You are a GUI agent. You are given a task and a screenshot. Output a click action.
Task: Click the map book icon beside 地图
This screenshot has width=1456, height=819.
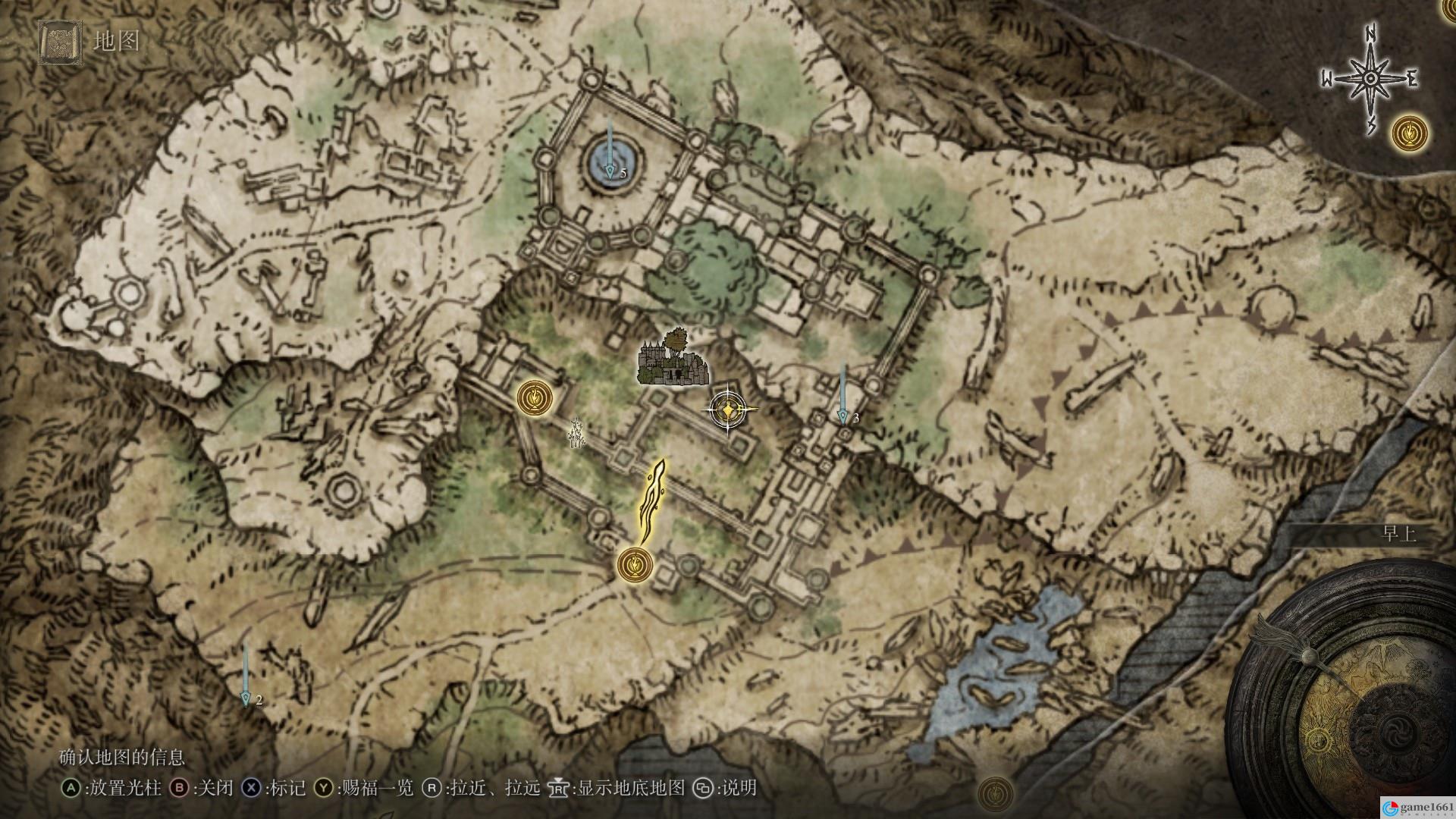click(58, 41)
